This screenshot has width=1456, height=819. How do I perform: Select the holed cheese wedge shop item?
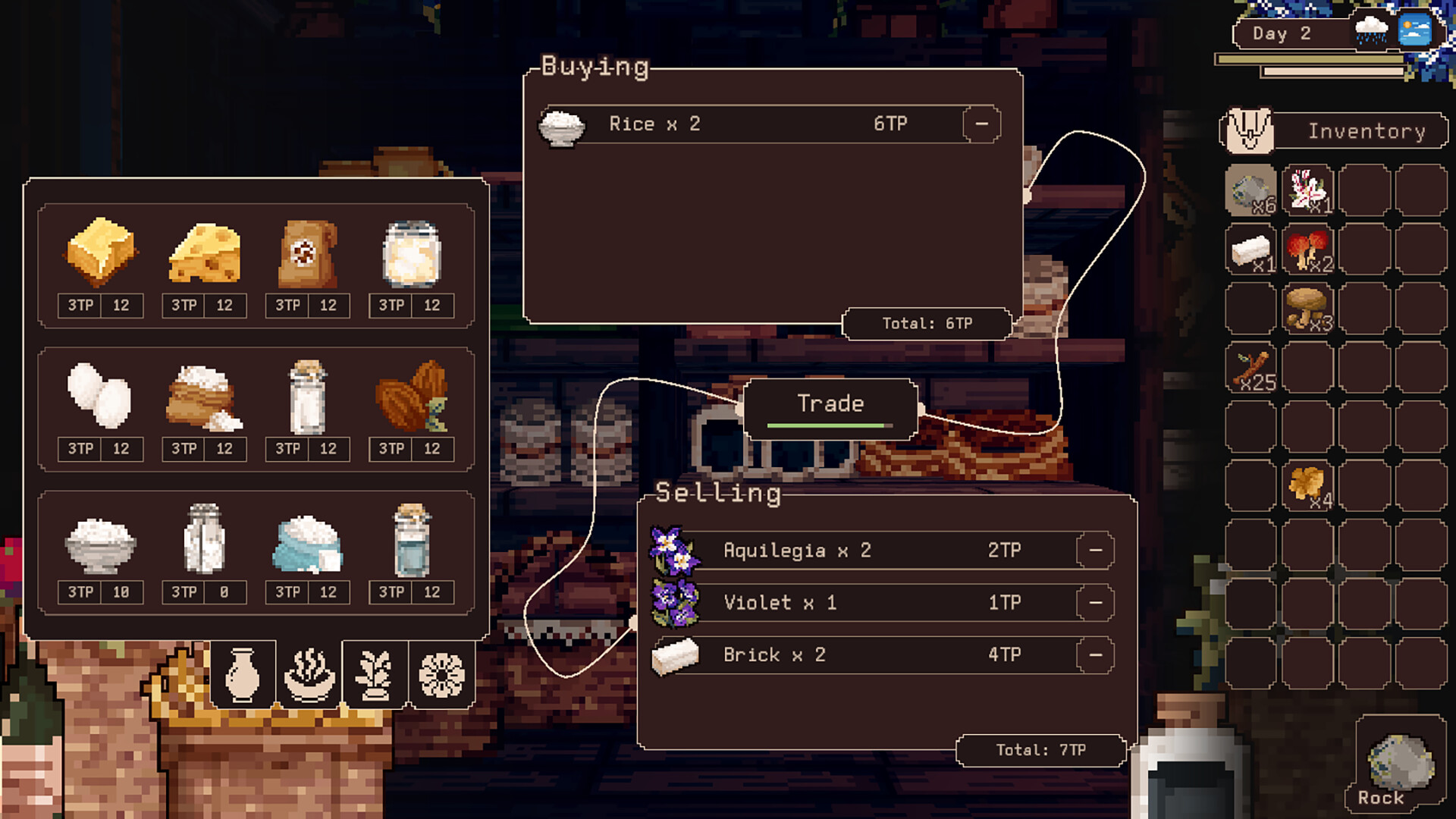(204, 253)
